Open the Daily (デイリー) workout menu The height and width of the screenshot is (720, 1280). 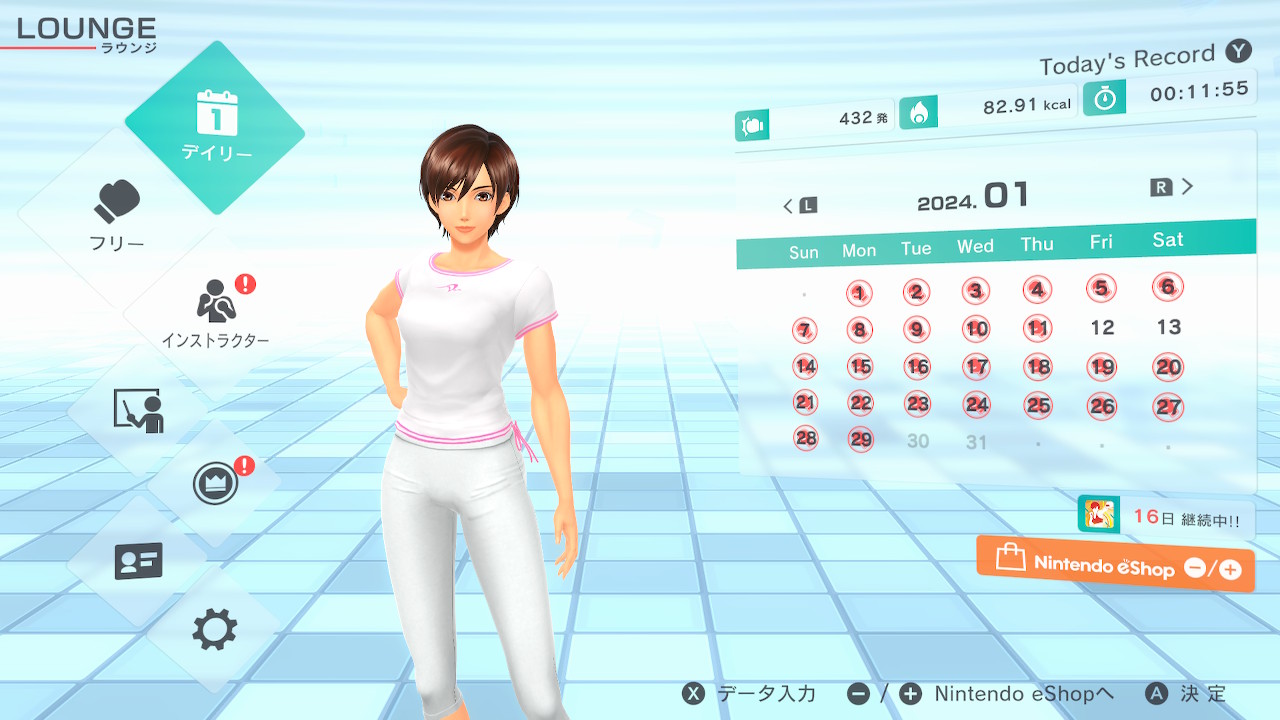pyautogui.click(x=215, y=127)
